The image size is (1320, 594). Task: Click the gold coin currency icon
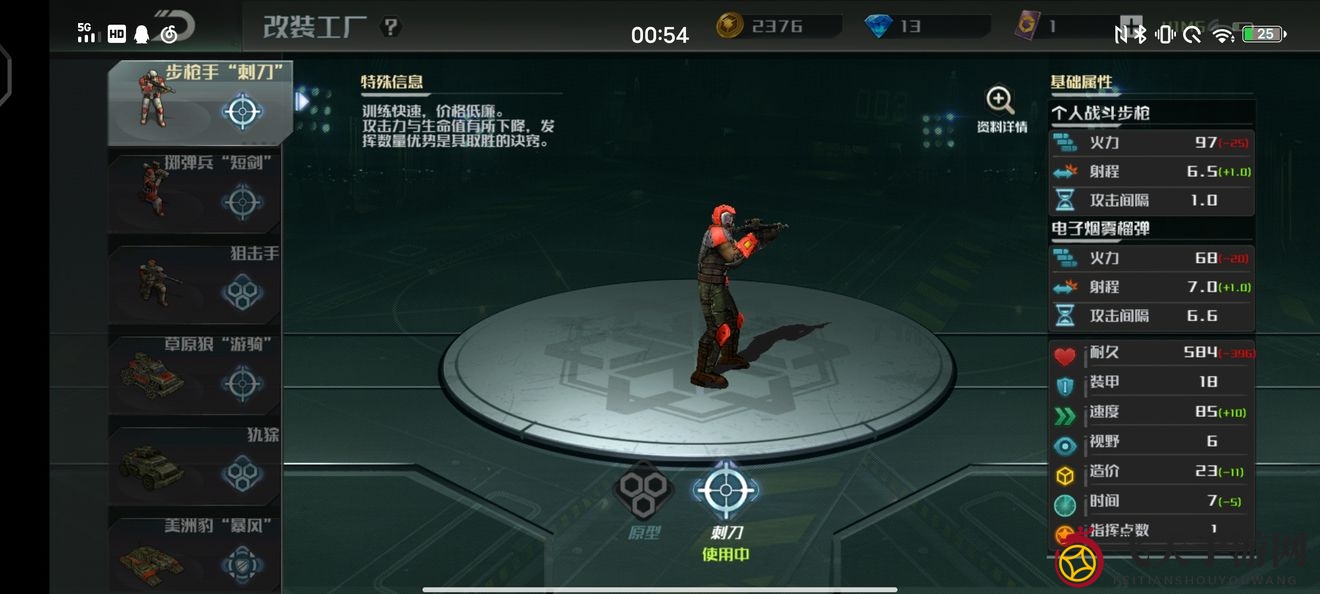click(x=731, y=27)
